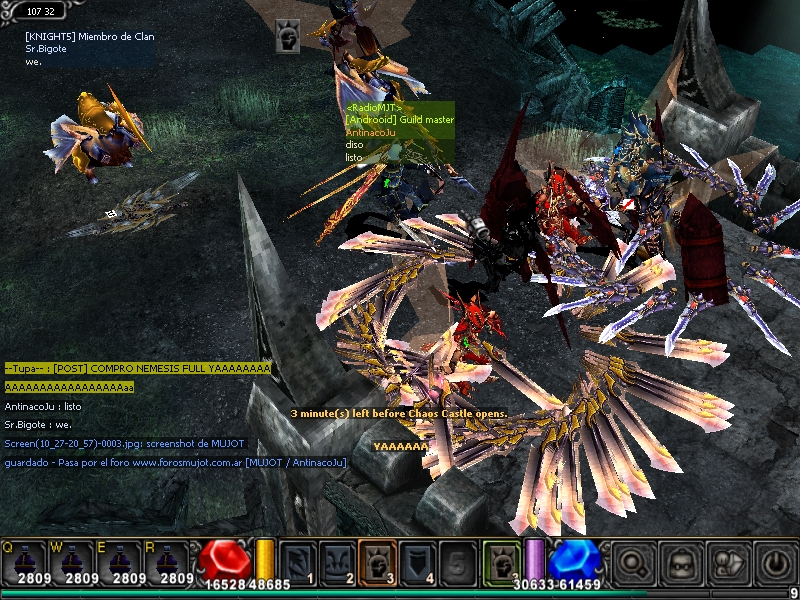Click the fist buff icon at the top
800x600 pixels.
(288, 37)
